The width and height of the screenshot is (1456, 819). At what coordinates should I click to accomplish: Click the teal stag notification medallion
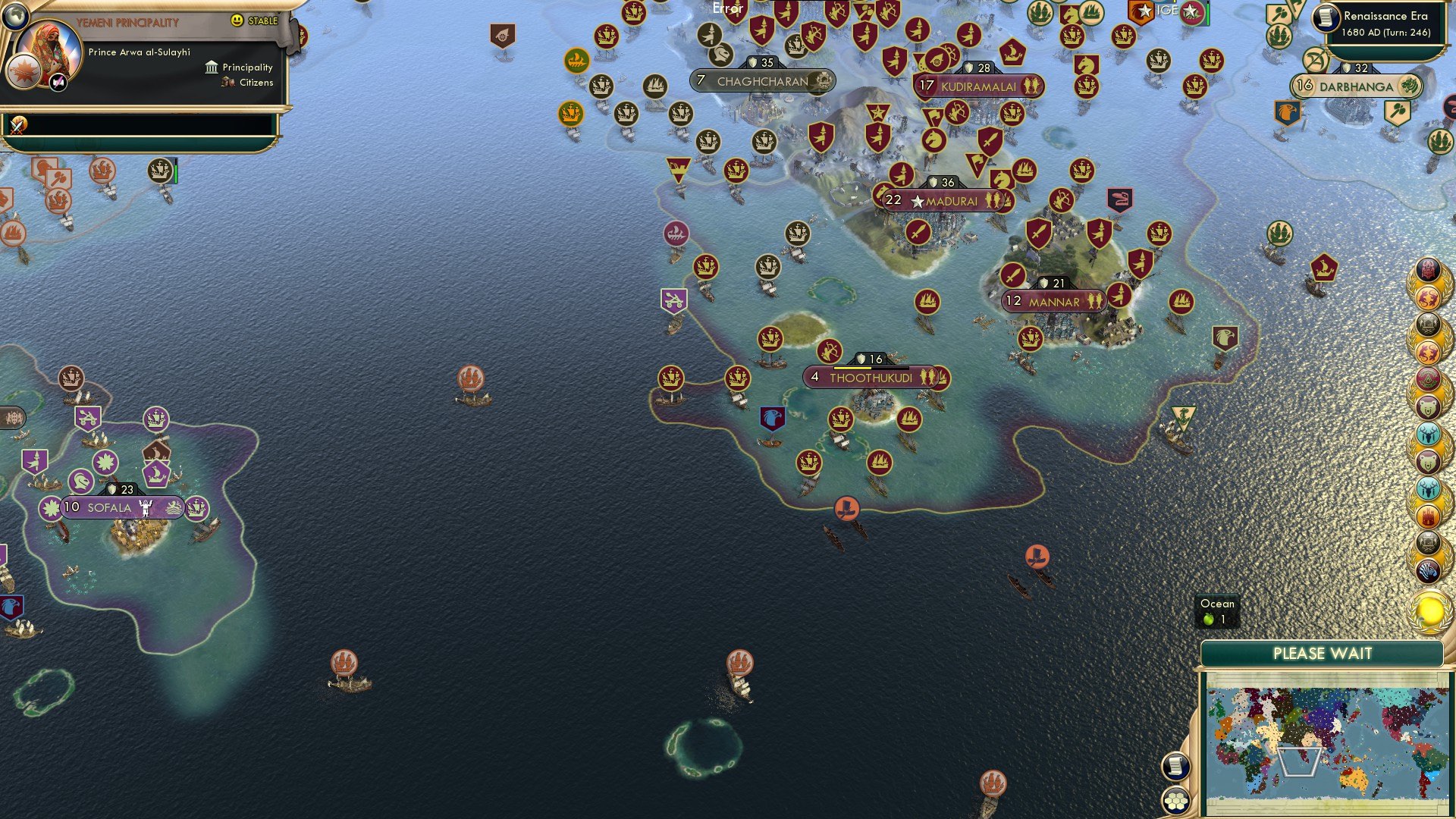tap(1429, 433)
